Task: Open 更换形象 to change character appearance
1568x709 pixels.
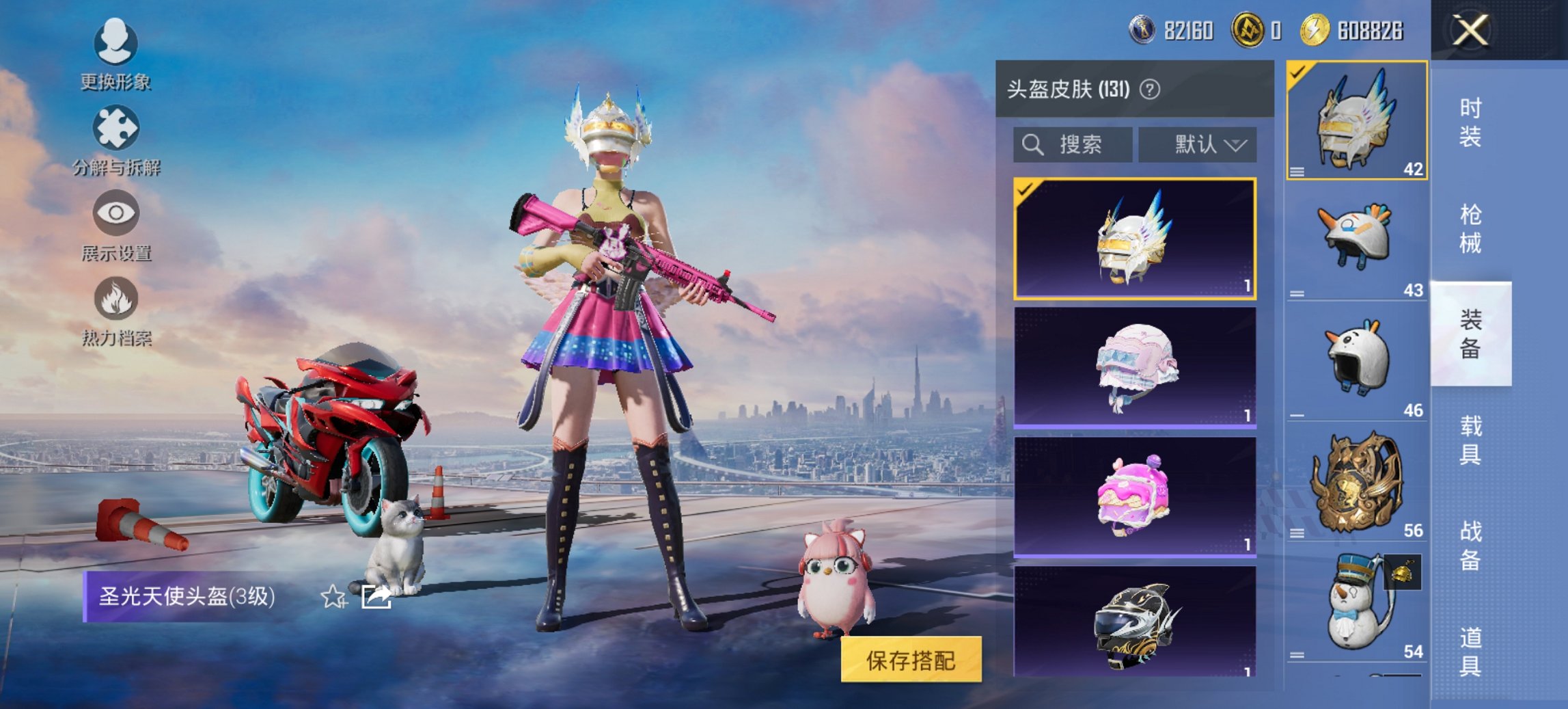Action: point(115,53)
